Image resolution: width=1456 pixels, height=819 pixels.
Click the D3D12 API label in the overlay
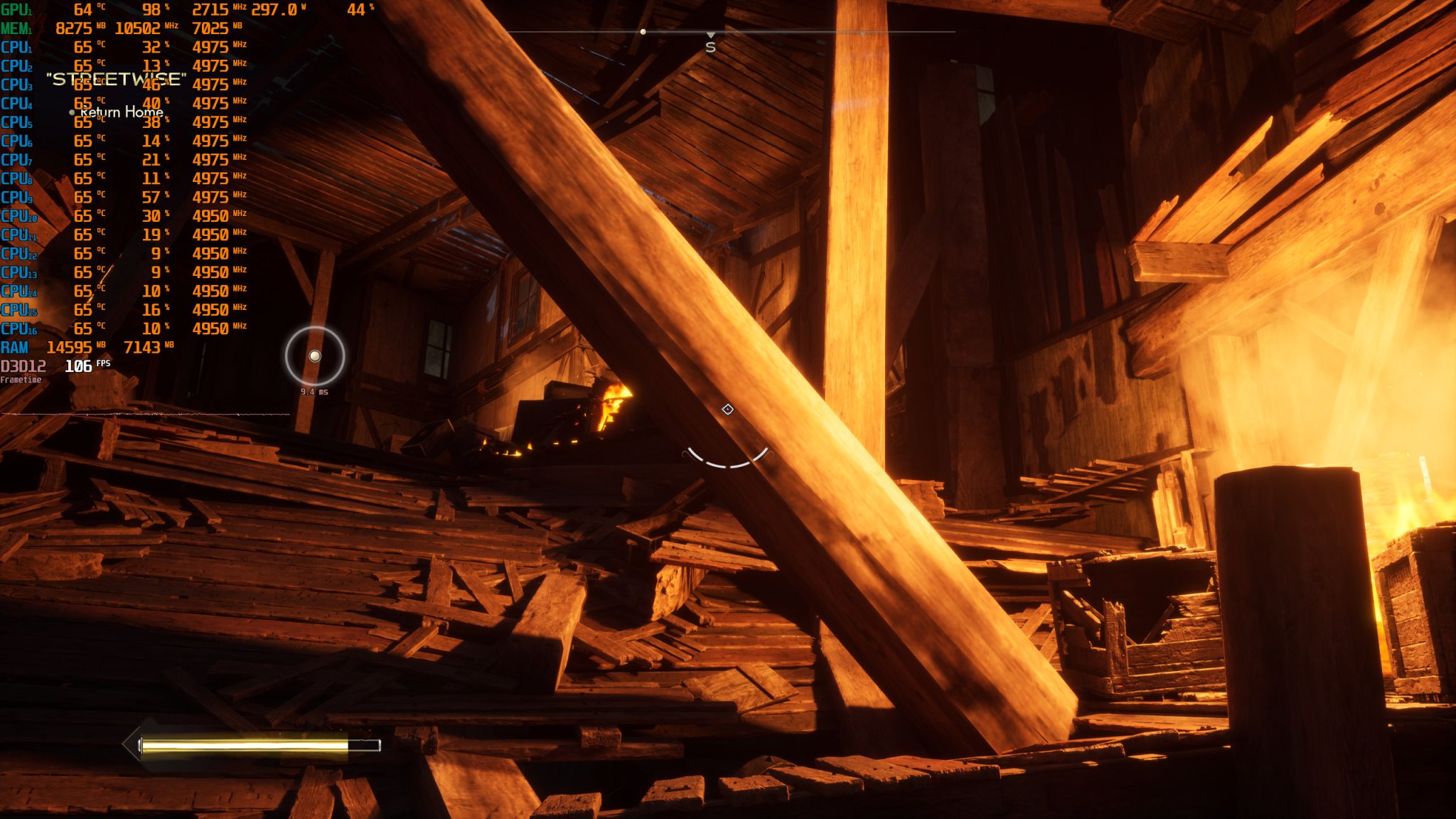point(23,365)
